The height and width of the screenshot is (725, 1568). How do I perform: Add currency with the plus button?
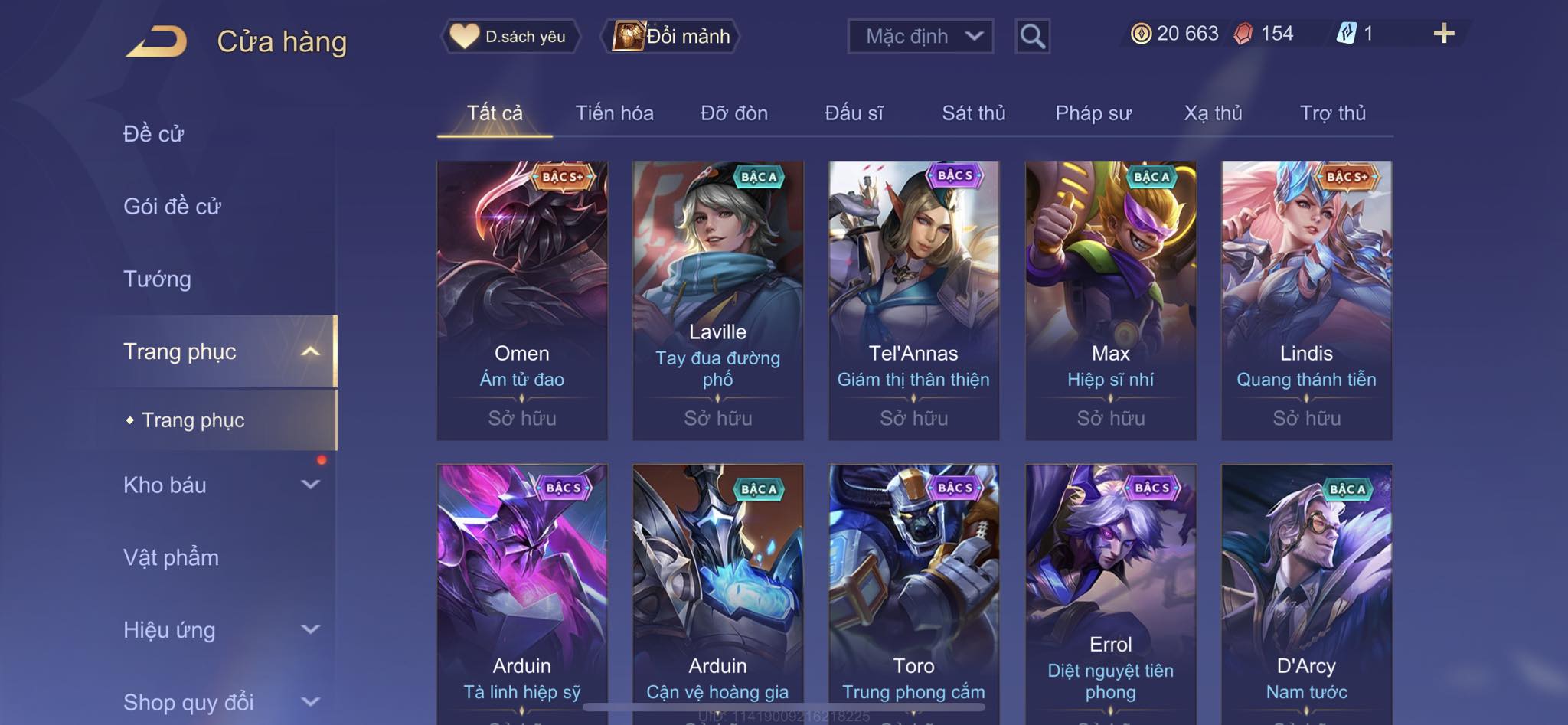(x=1443, y=34)
